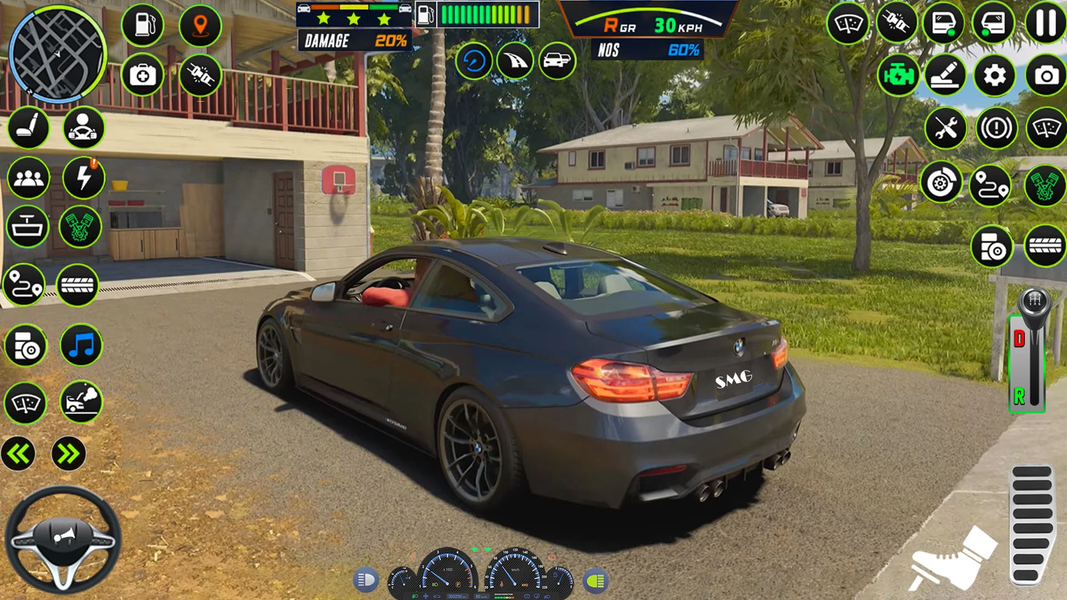Advance with the double right arrows
The height and width of the screenshot is (600, 1067).
(68, 454)
